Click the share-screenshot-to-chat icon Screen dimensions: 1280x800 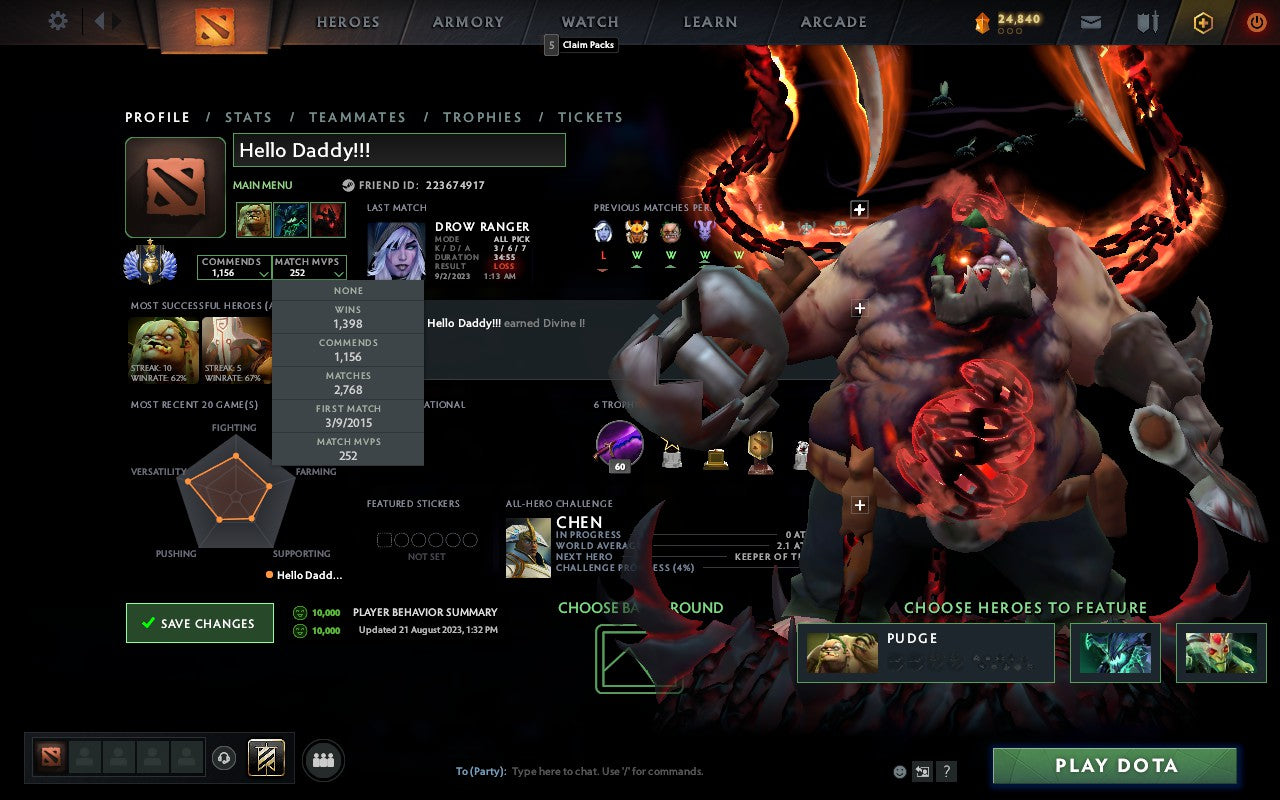(x=921, y=771)
